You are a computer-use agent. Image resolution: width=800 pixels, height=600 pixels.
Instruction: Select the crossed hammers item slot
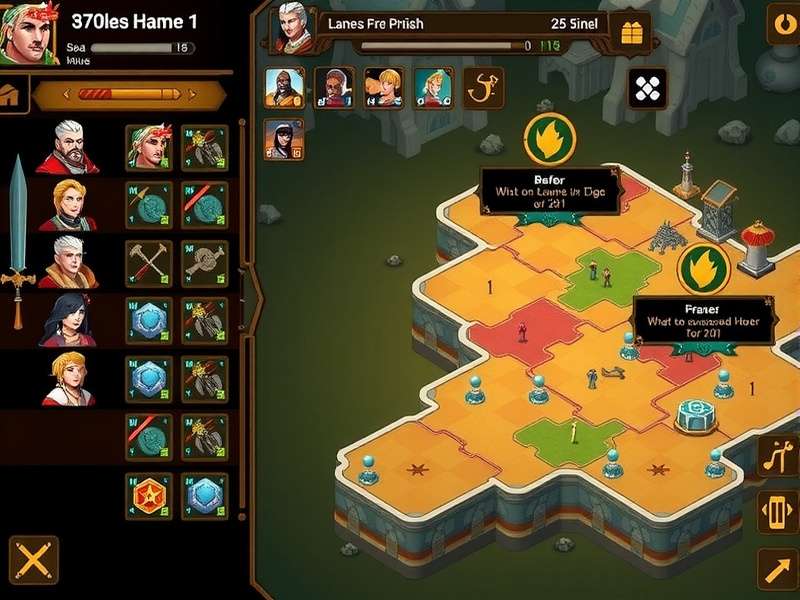[x=149, y=264]
